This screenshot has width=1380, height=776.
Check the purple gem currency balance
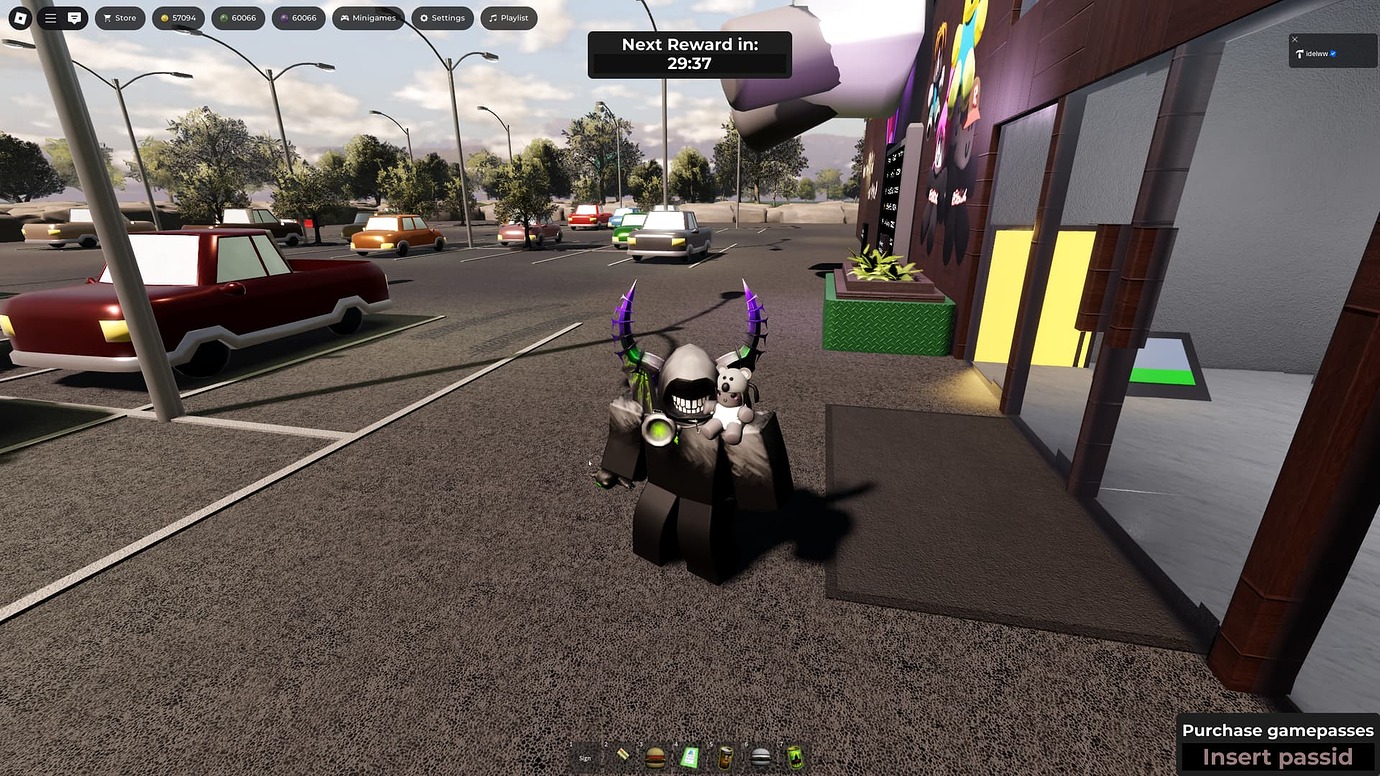point(298,17)
